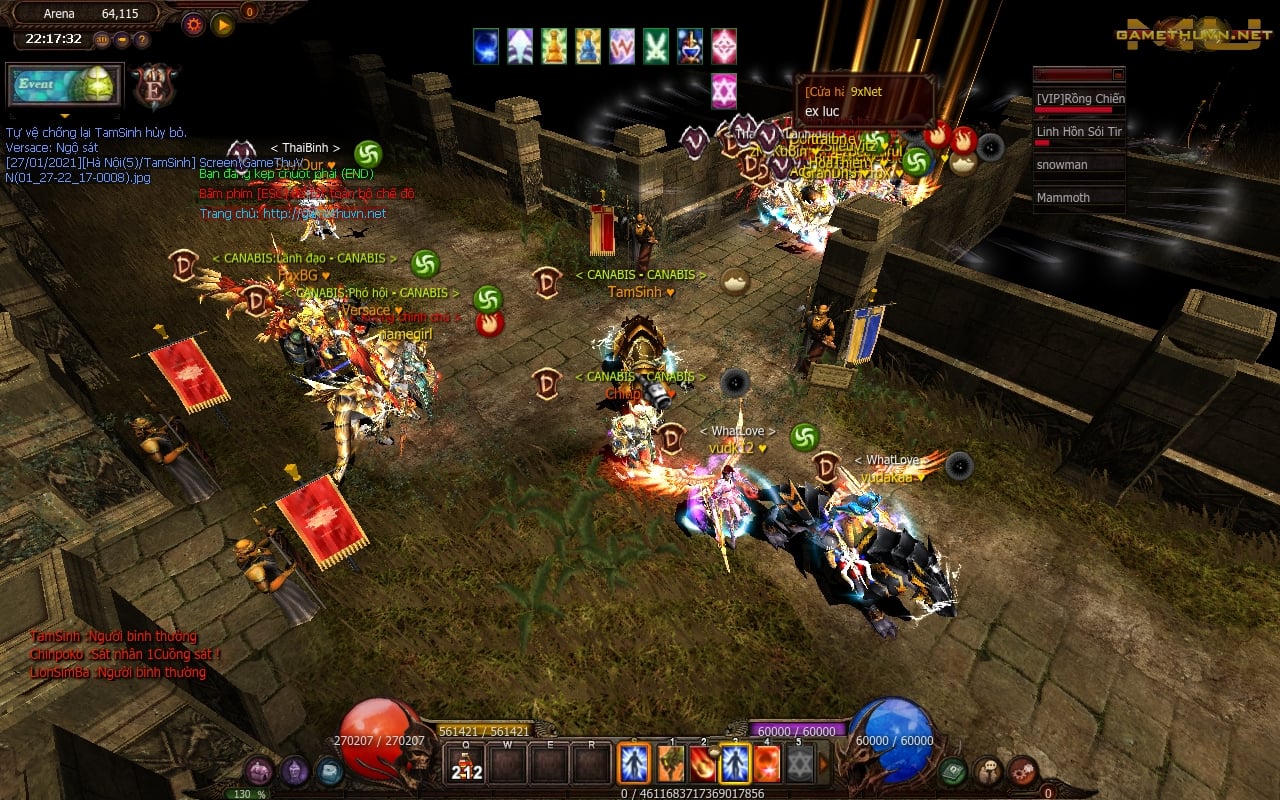Toggle the 3D camera button

tap(102, 40)
